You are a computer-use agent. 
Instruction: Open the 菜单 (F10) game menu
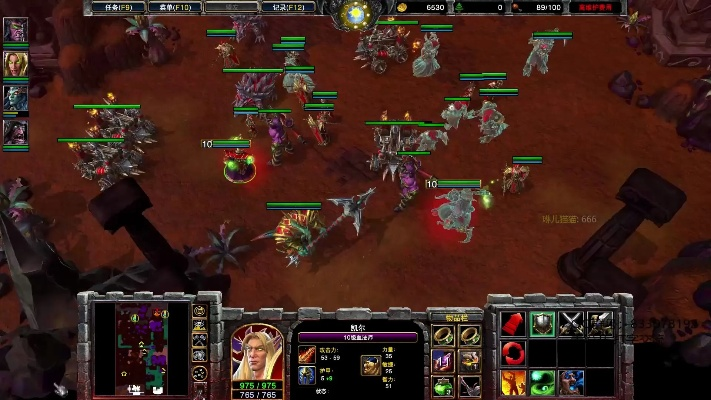(168, 7)
